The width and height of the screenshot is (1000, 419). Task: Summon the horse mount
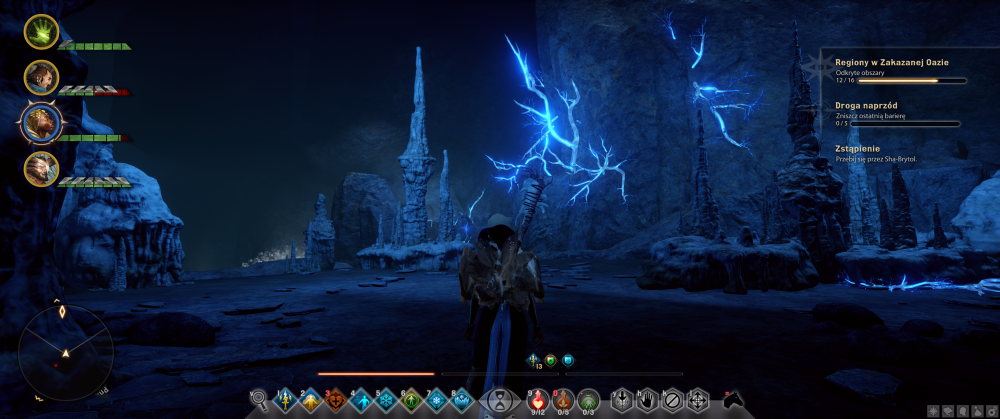732,401
